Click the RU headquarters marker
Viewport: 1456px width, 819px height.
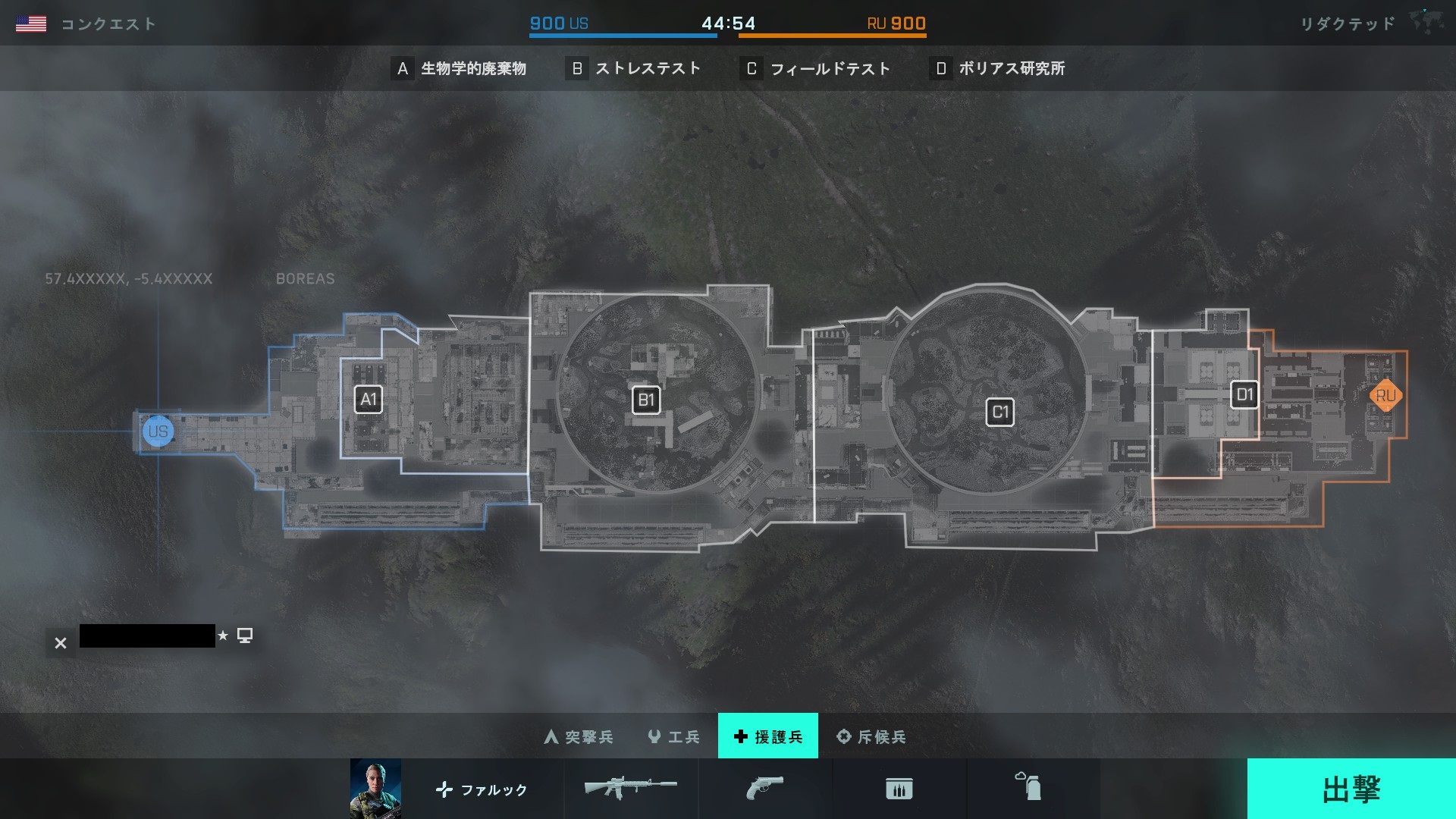[x=1385, y=395]
